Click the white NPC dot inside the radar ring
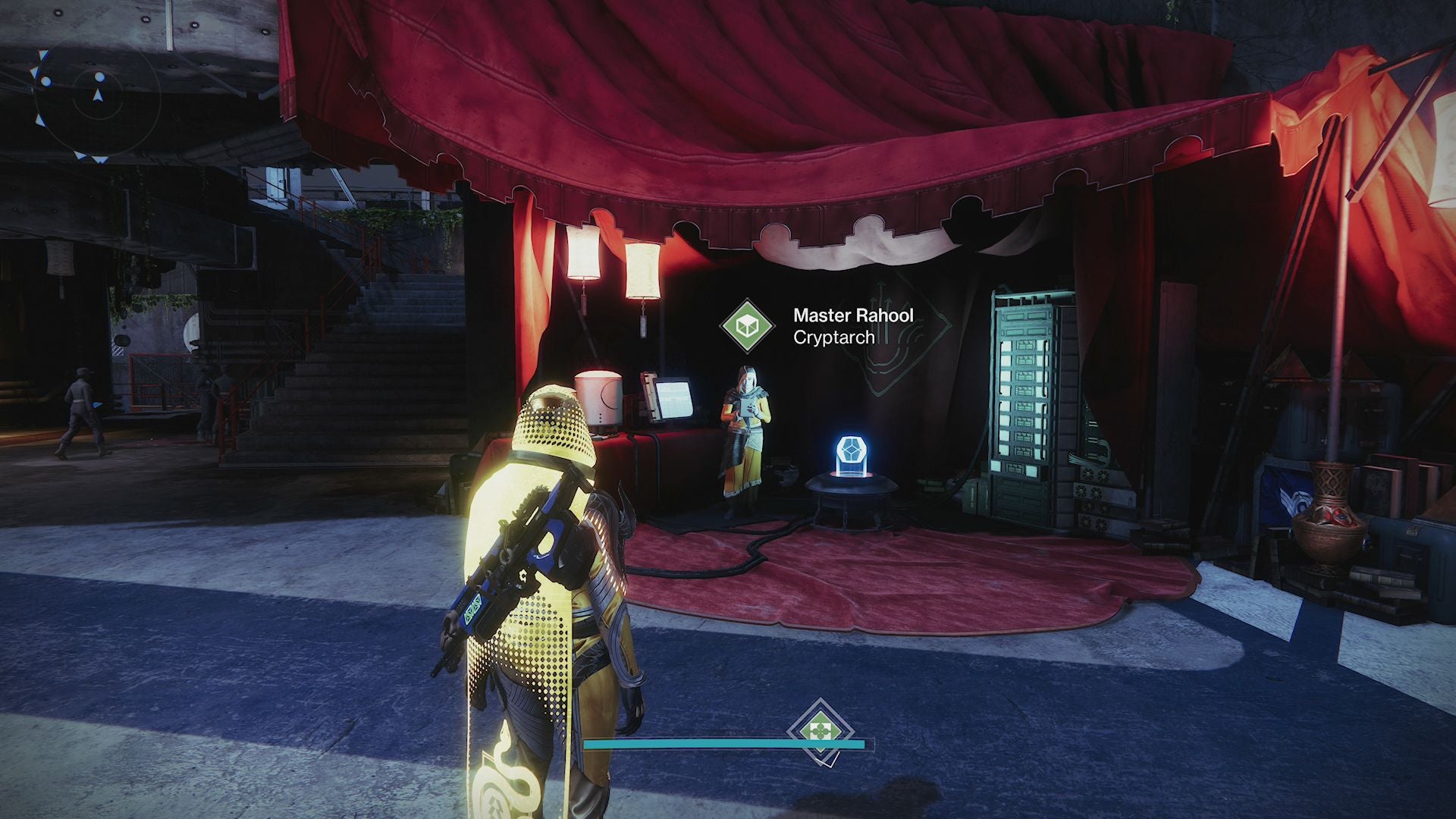 click(x=100, y=77)
